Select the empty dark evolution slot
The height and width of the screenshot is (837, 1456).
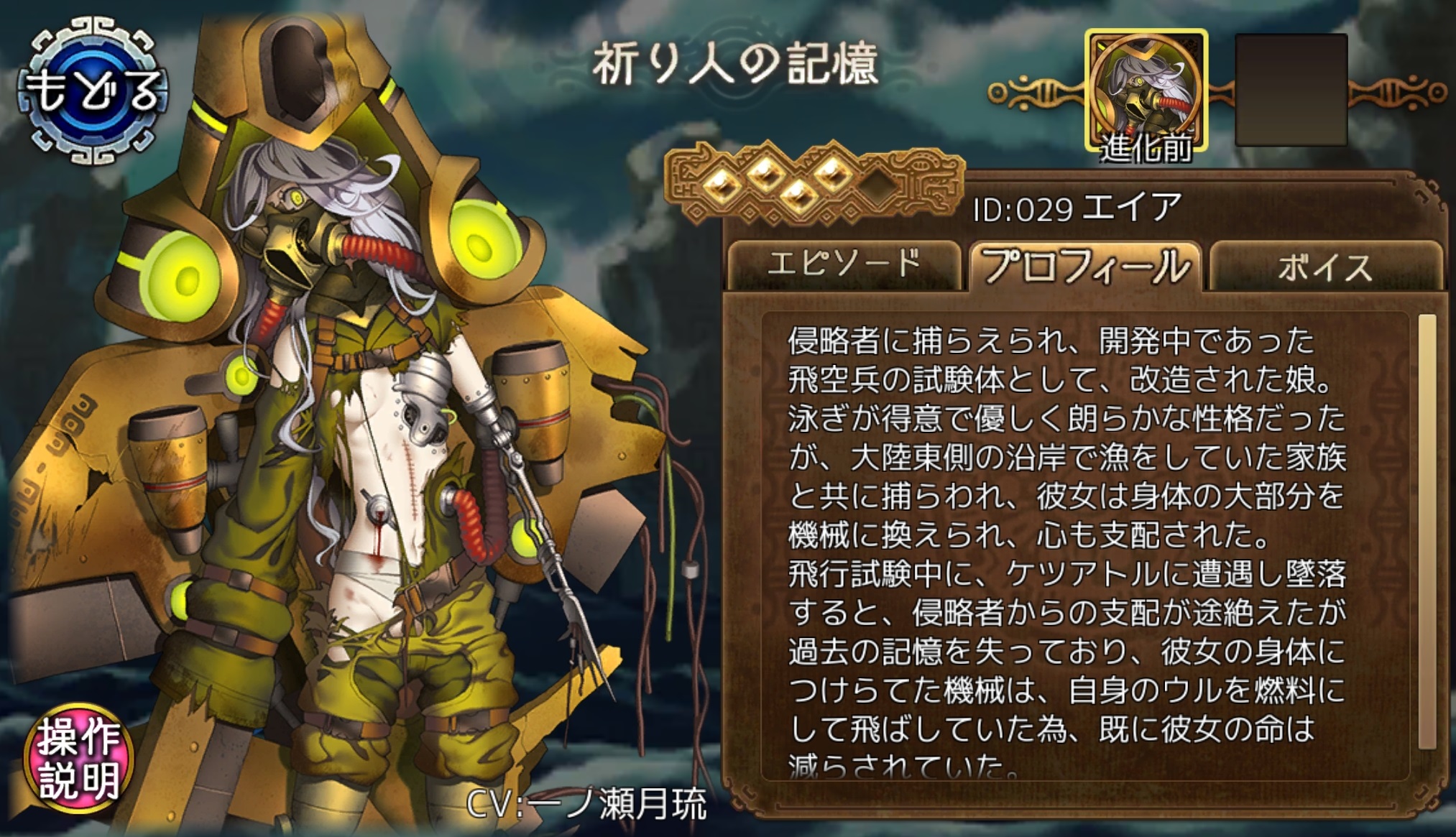tap(1291, 91)
